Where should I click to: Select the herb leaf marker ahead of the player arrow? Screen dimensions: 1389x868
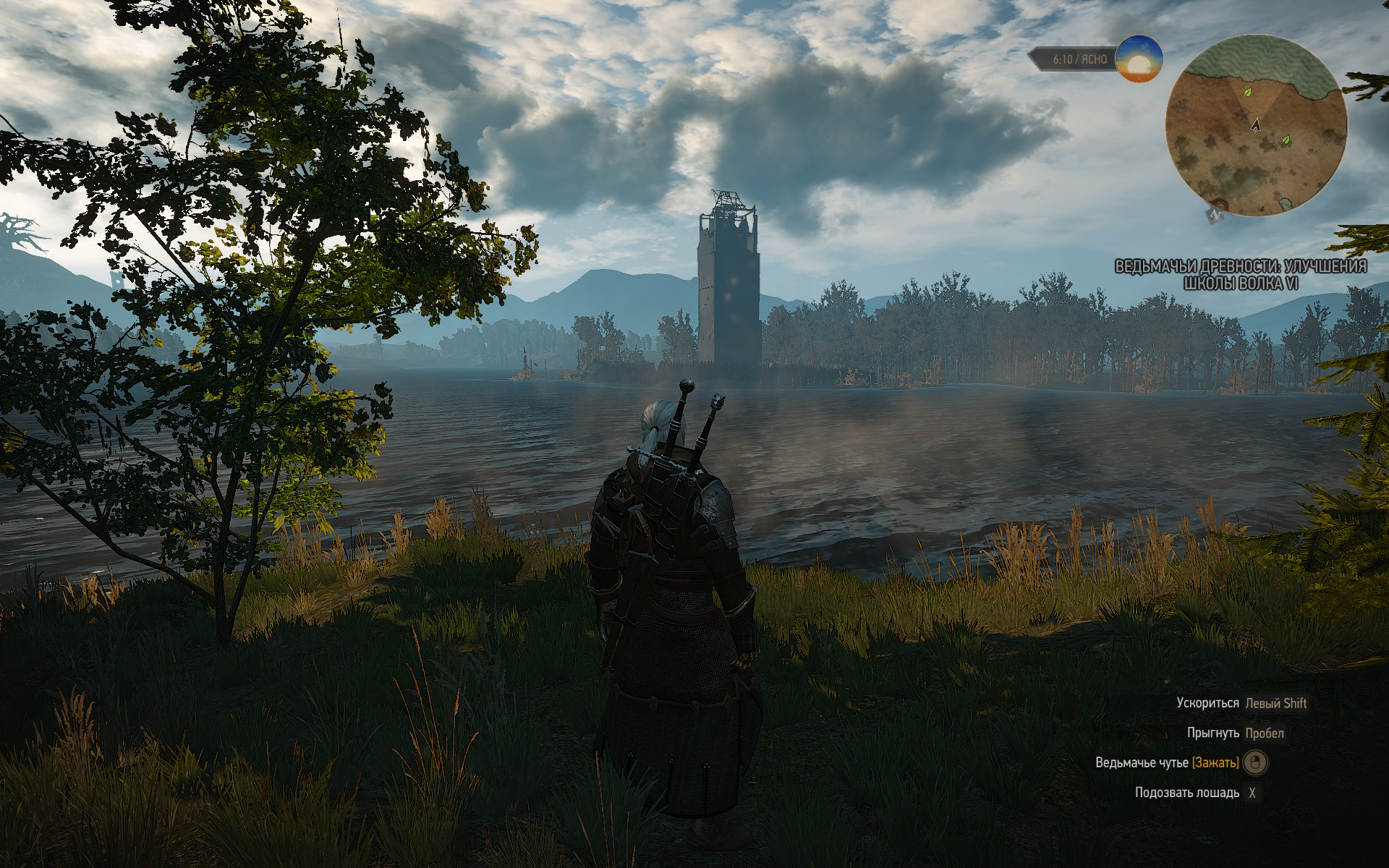pyautogui.click(x=1246, y=93)
